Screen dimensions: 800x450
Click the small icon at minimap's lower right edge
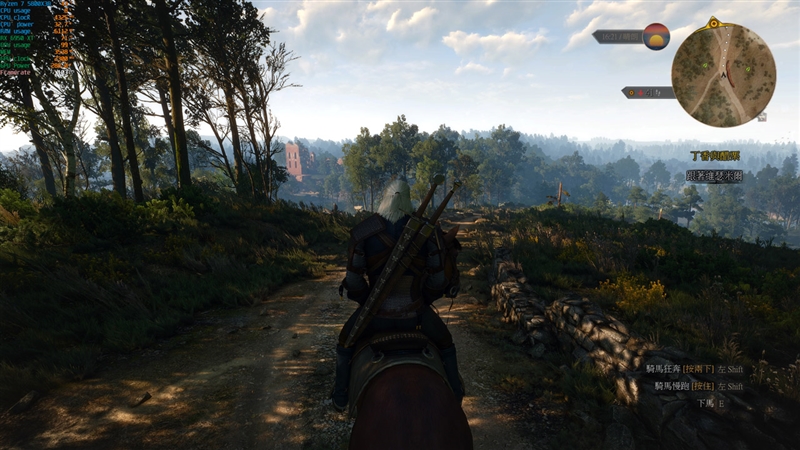tap(762, 117)
